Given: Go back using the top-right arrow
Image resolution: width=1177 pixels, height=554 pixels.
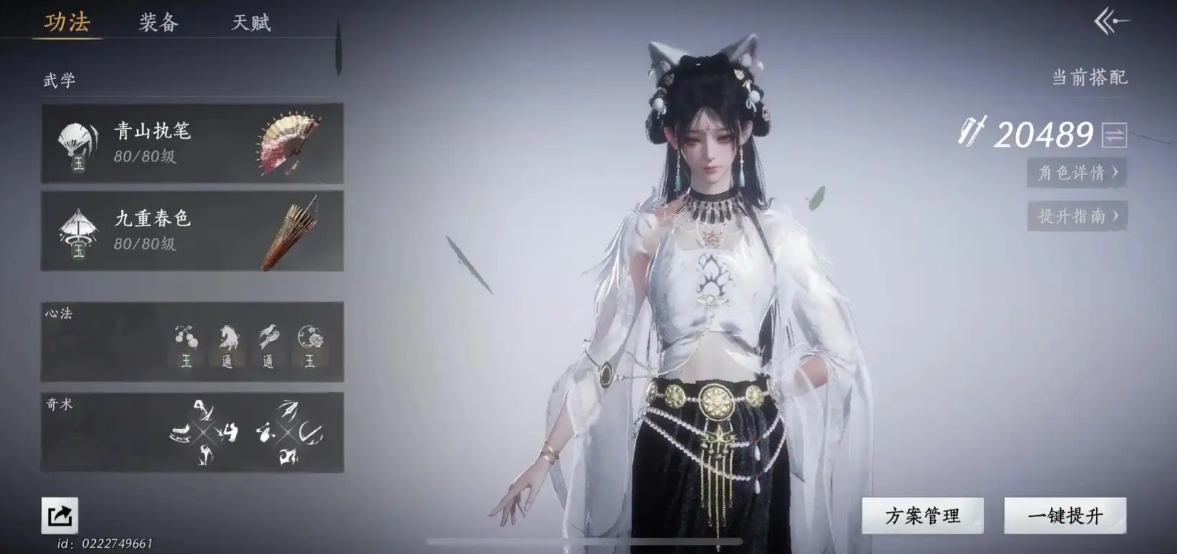Looking at the screenshot, I should pyautogui.click(x=1111, y=20).
